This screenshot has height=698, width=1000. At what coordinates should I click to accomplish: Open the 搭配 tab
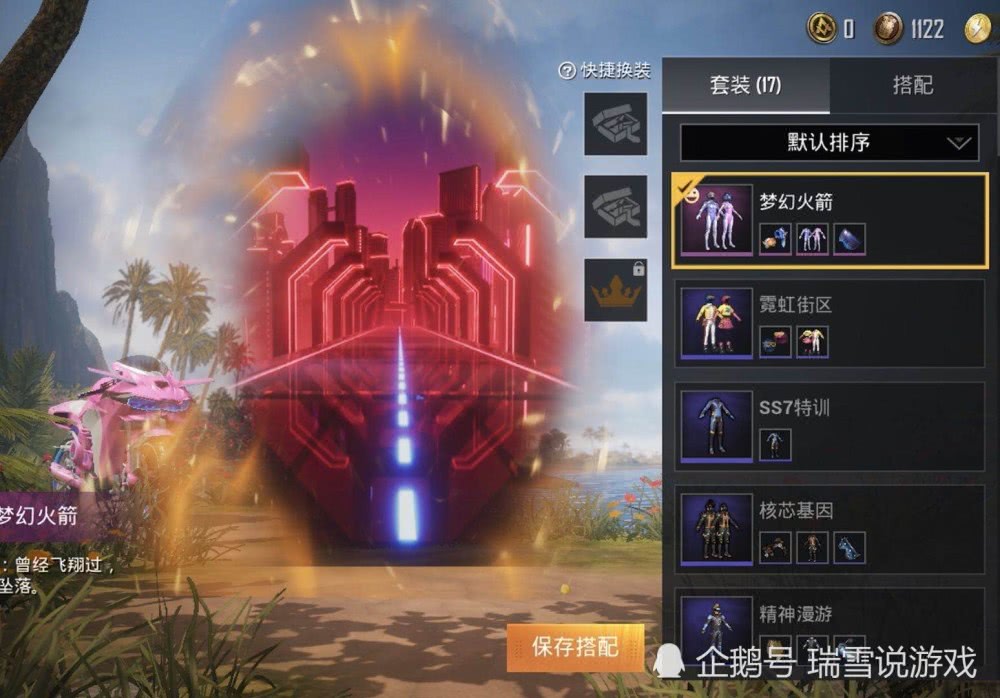(912, 86)
